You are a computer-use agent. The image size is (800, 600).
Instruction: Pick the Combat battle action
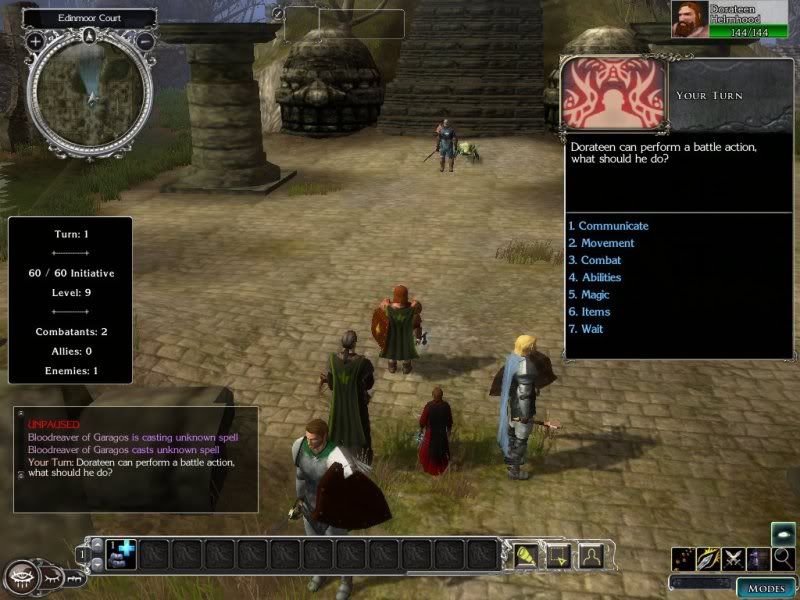596,260
